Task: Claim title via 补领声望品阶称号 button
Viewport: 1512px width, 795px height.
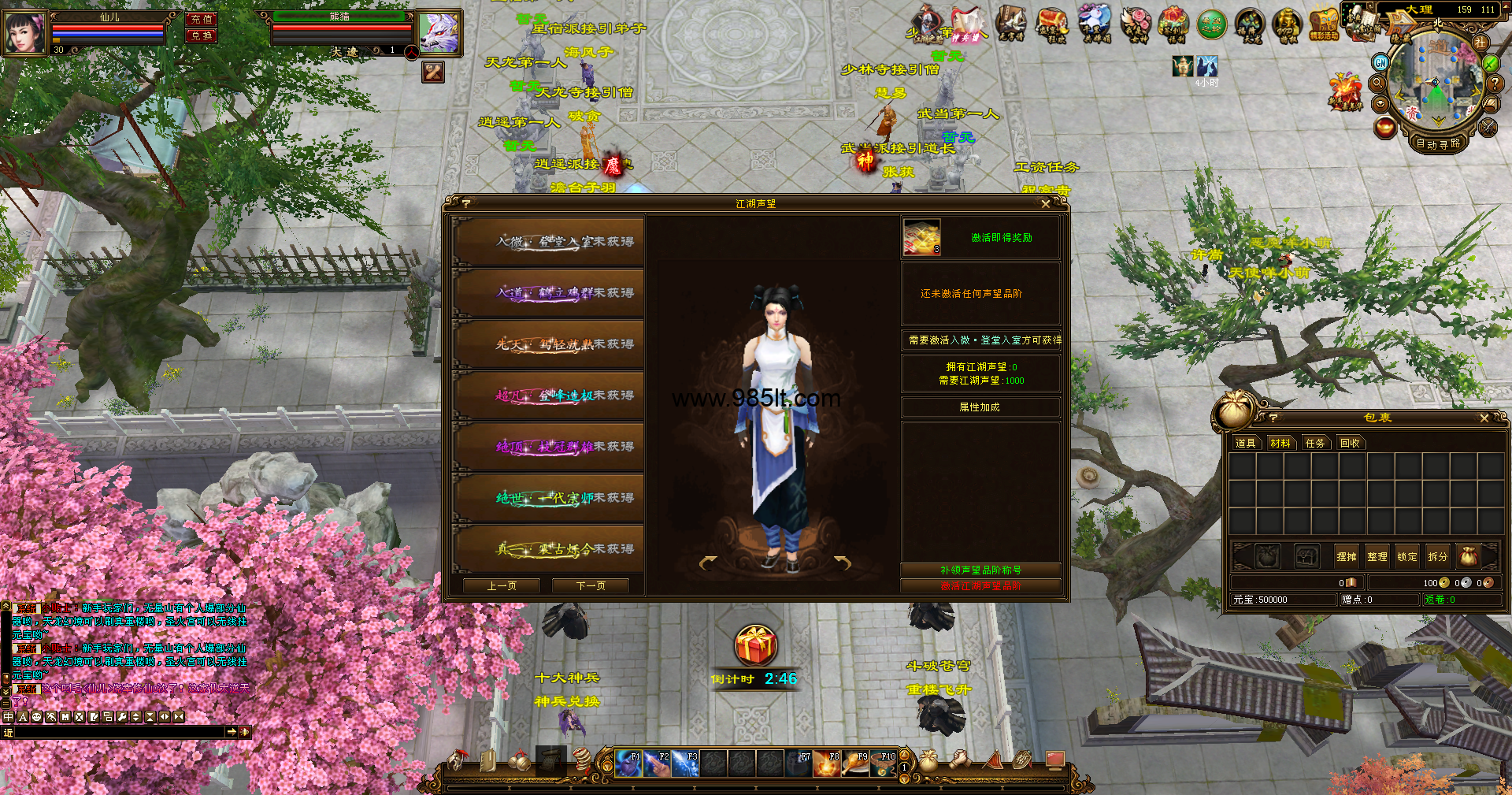Action: [980, 570]
